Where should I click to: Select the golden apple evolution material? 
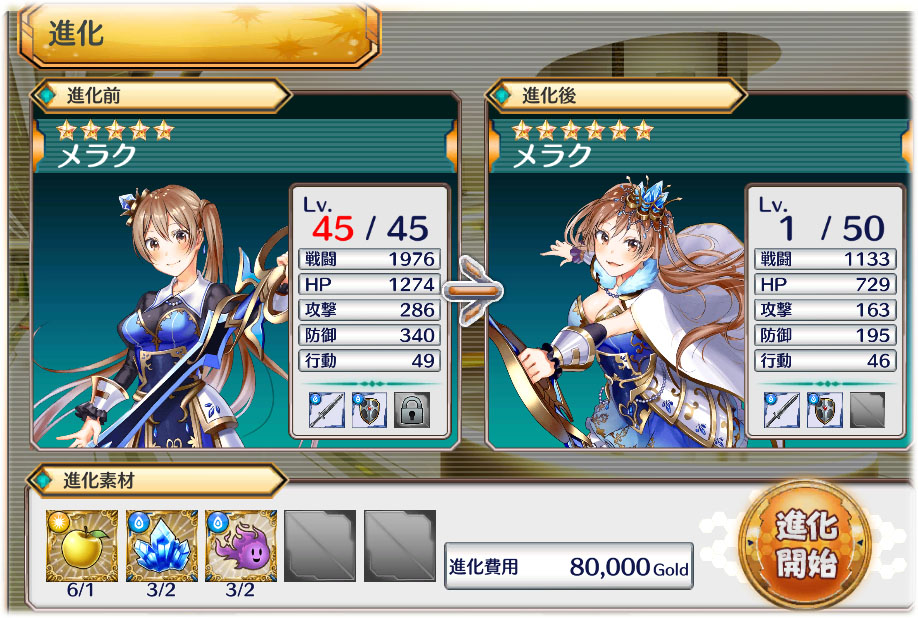point(81,545)
